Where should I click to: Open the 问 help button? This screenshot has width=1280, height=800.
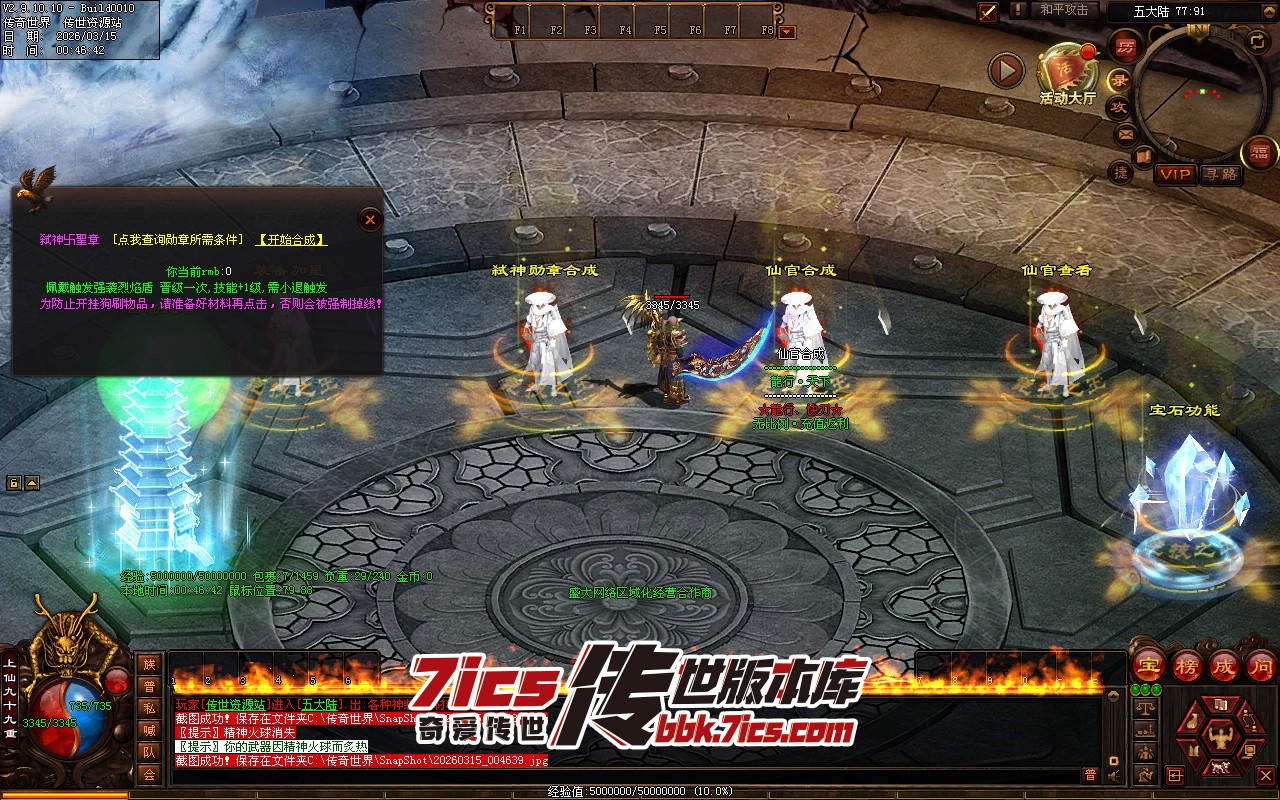(x=1260, y=665)
